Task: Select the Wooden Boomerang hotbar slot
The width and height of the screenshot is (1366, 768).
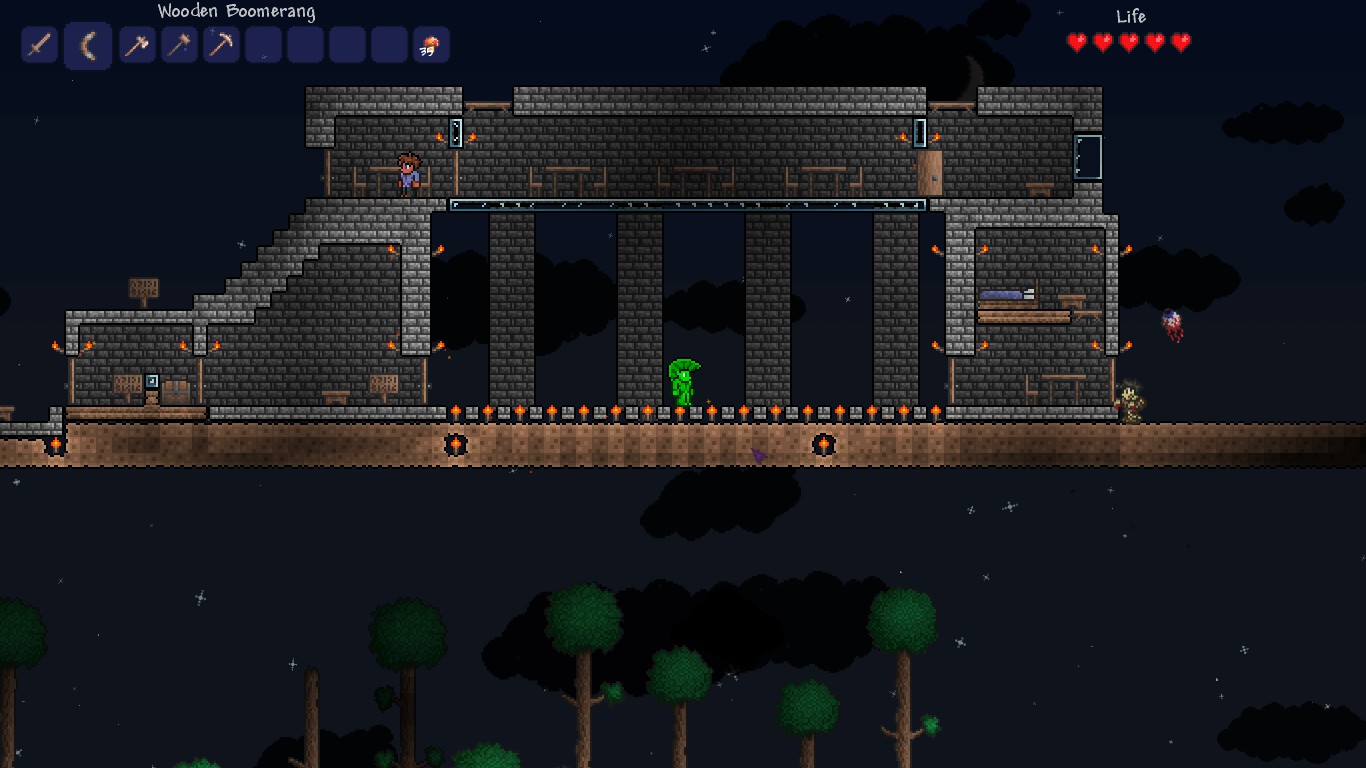Action: [x=88, y=44]
